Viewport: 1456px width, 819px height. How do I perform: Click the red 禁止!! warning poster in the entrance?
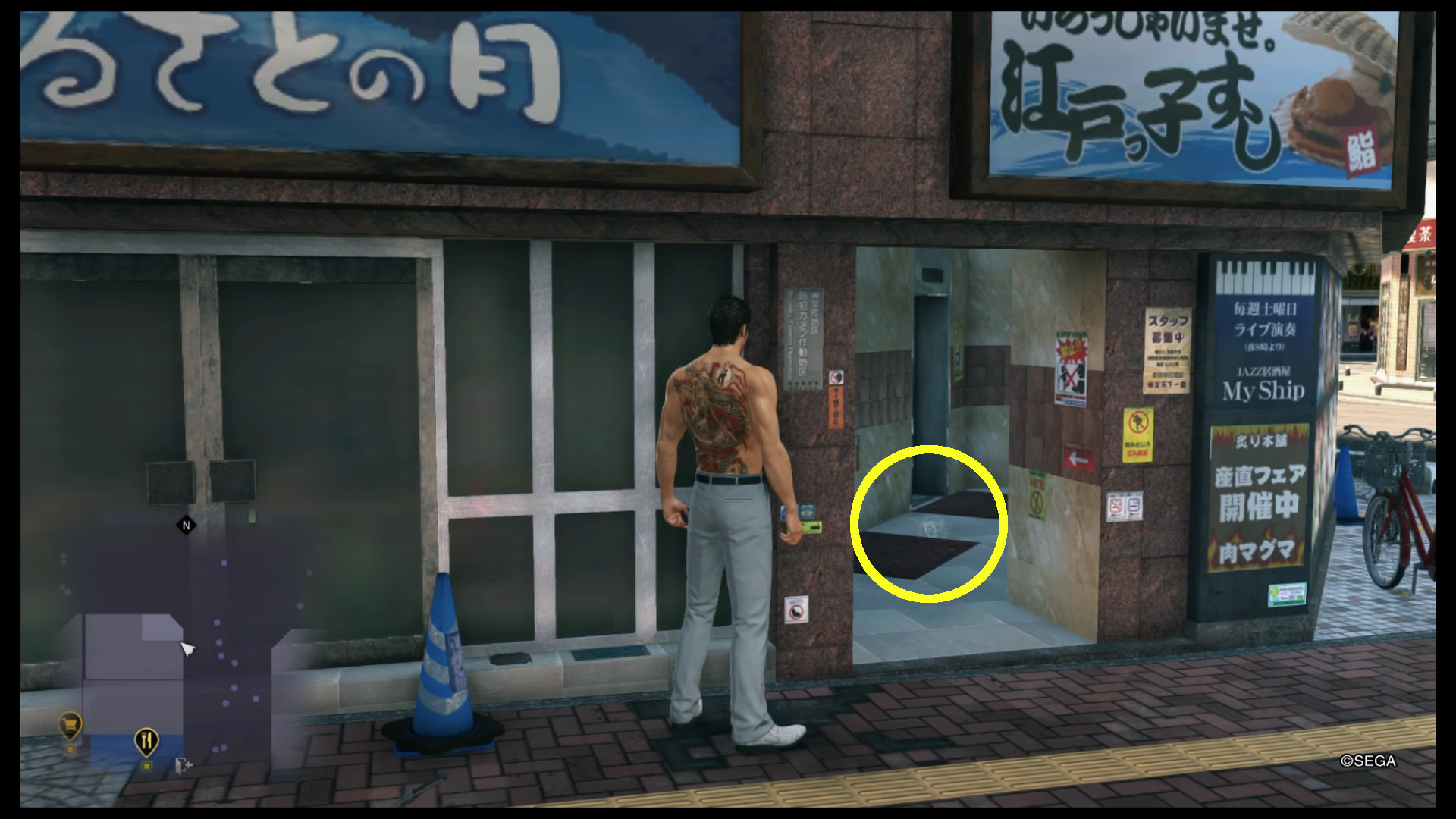[x=1072, y=366]
